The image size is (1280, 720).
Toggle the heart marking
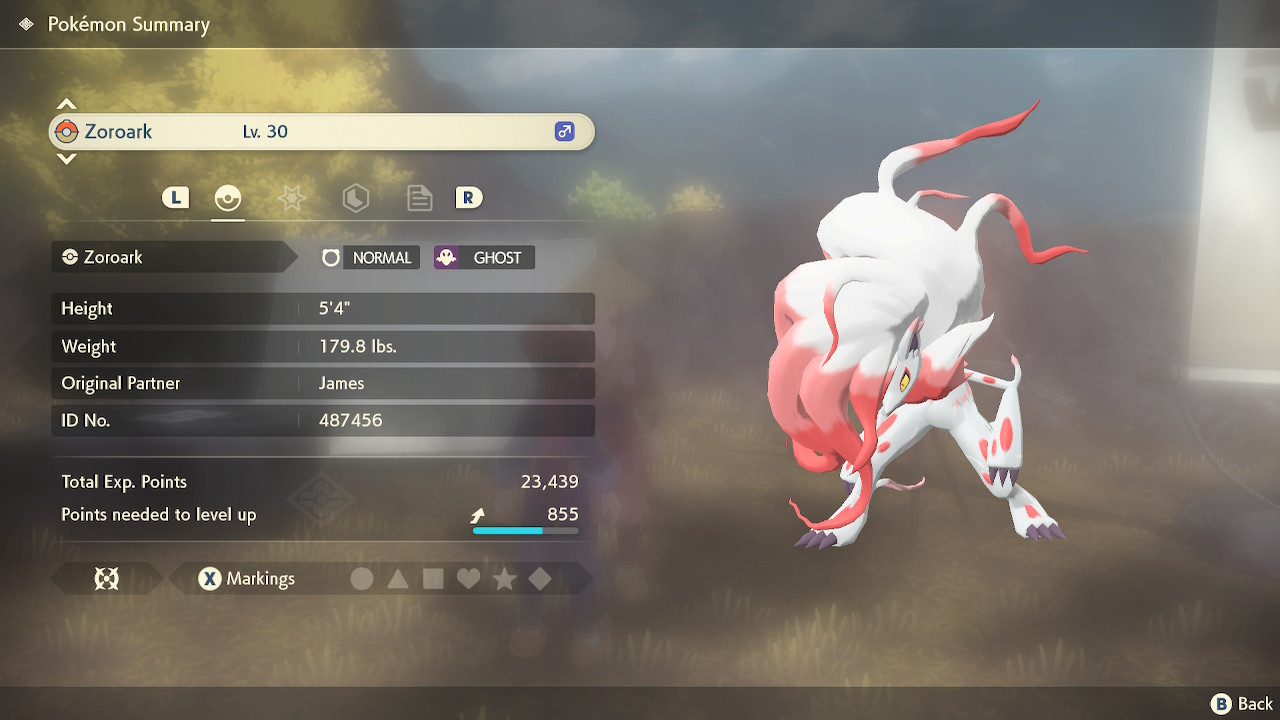[469, 578]
